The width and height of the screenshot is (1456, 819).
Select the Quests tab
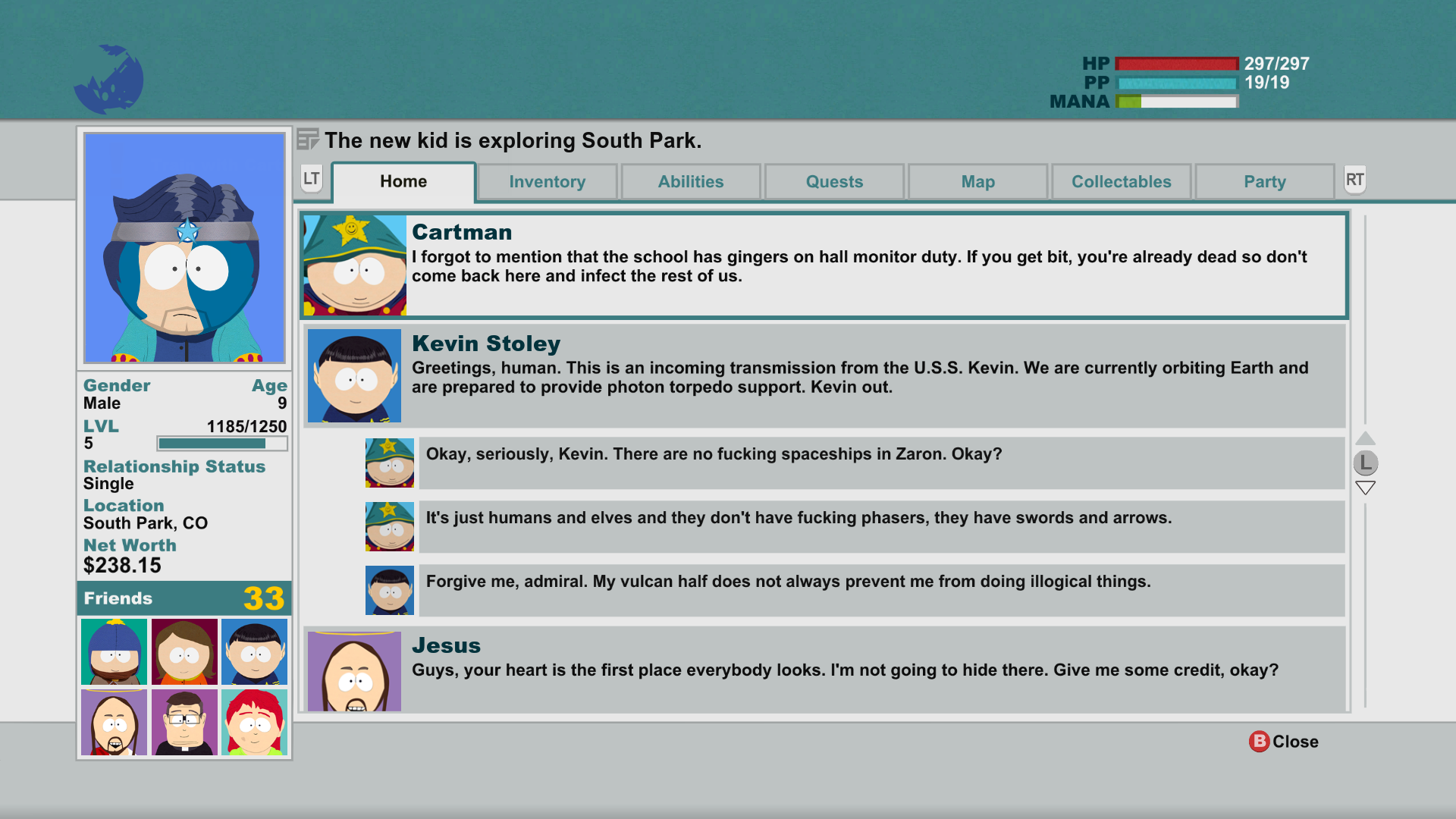point(834,181)
